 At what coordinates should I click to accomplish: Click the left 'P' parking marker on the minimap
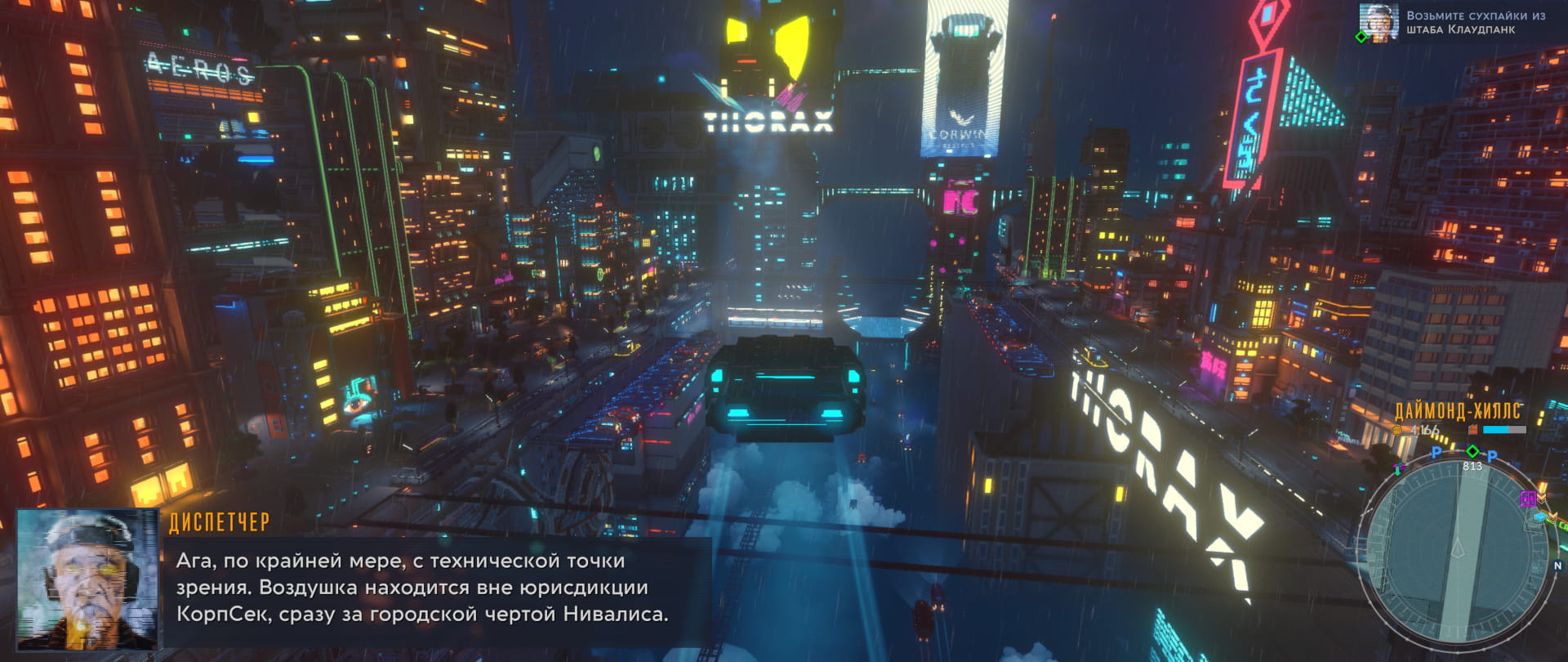[x=1436, y=454]
